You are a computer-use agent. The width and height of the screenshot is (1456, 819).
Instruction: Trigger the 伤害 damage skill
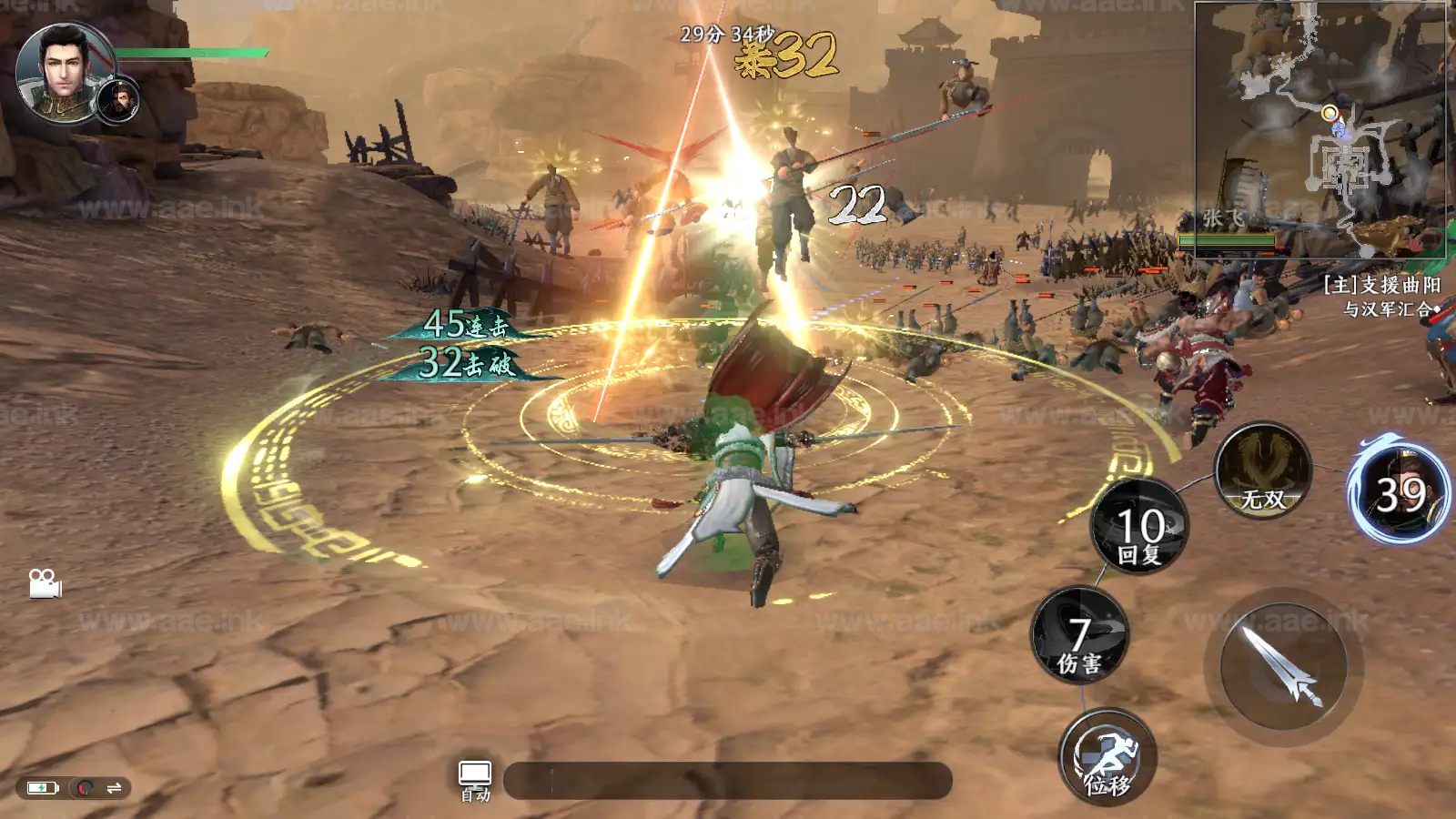pyautogui.click(x=1080, y=636)
